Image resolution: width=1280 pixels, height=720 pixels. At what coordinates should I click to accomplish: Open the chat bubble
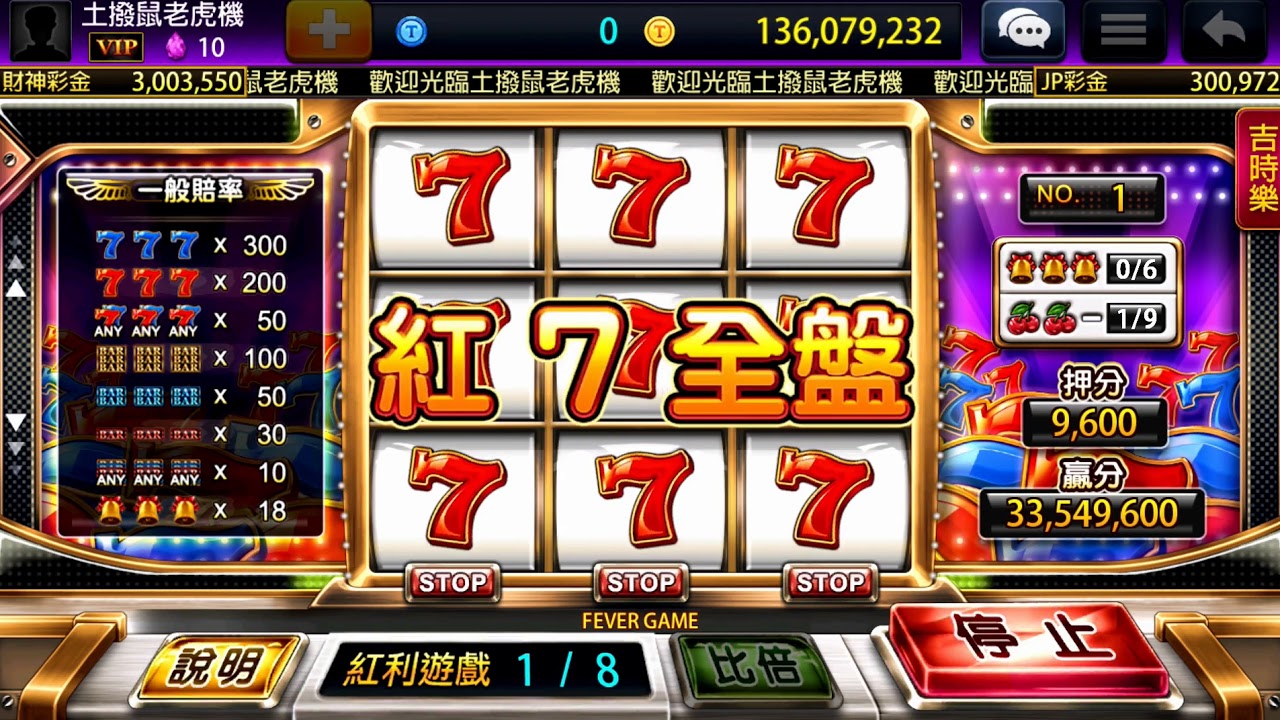(1022, 30)
